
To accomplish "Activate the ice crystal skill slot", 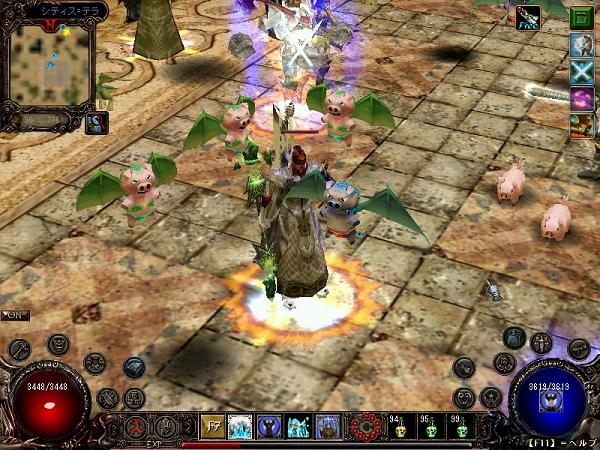I will click(x=241, y=427).
